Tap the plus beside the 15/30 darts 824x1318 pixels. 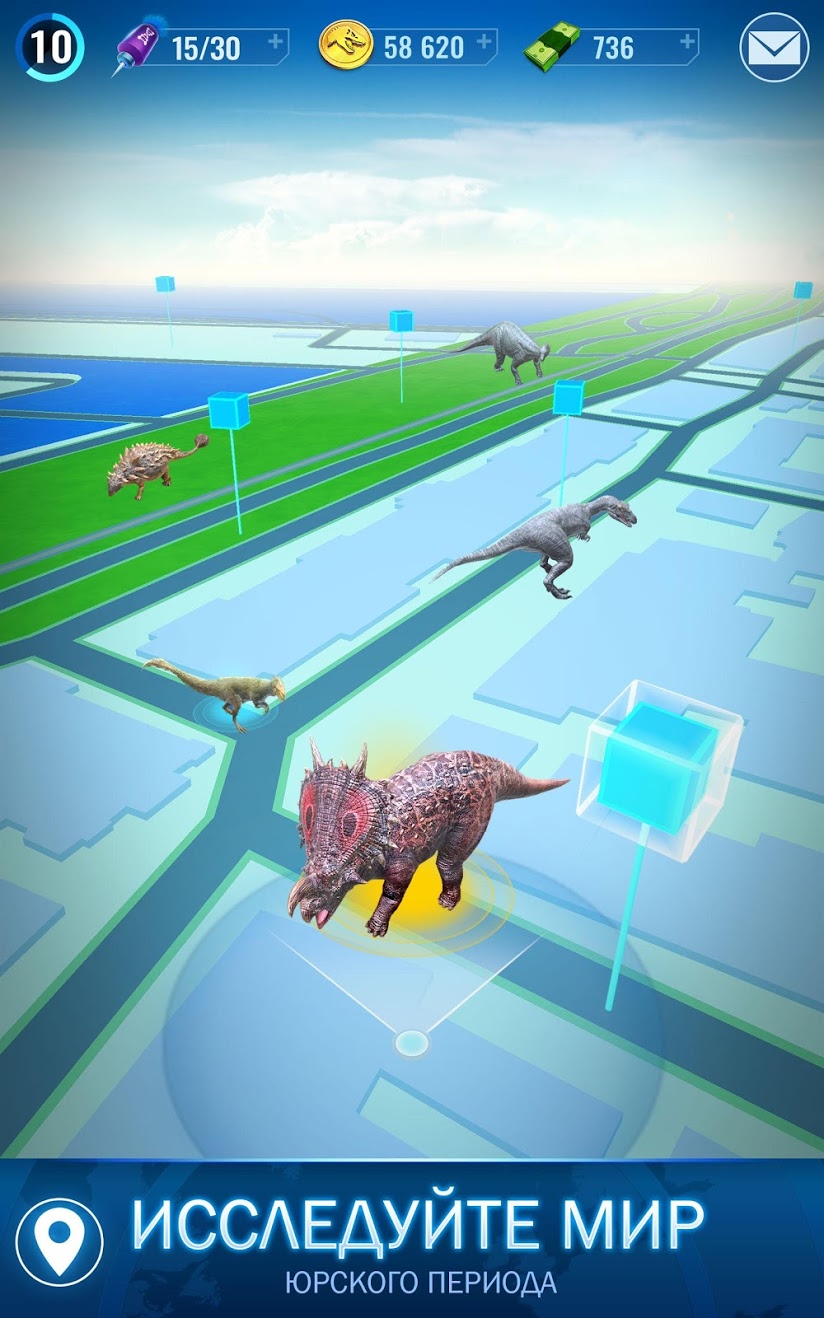[x=277, y=42]
